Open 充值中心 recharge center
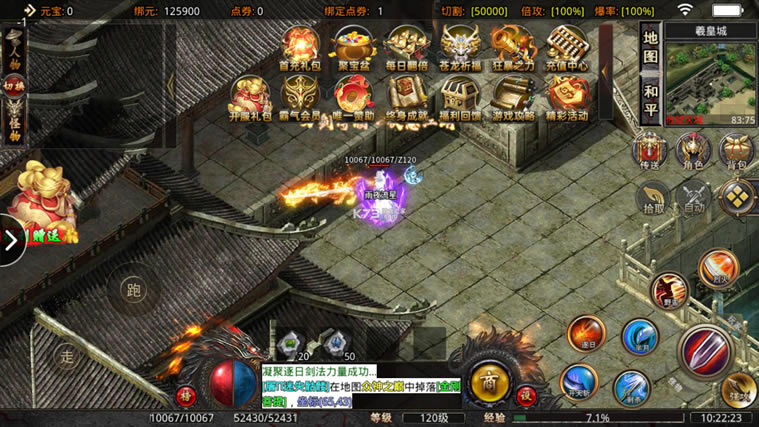 [x=567, y=47]
